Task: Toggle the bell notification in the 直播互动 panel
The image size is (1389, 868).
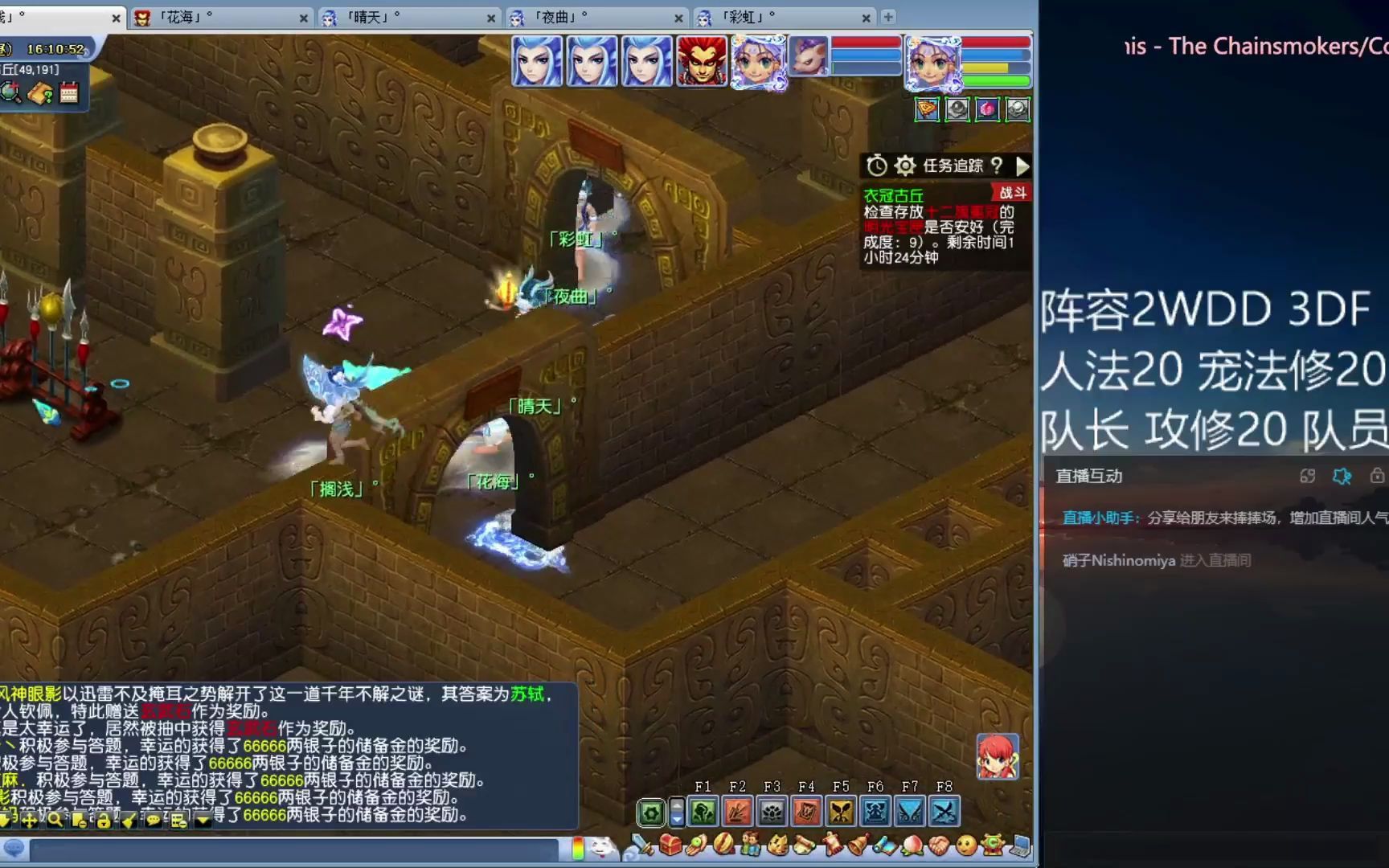Action: 1341,476
